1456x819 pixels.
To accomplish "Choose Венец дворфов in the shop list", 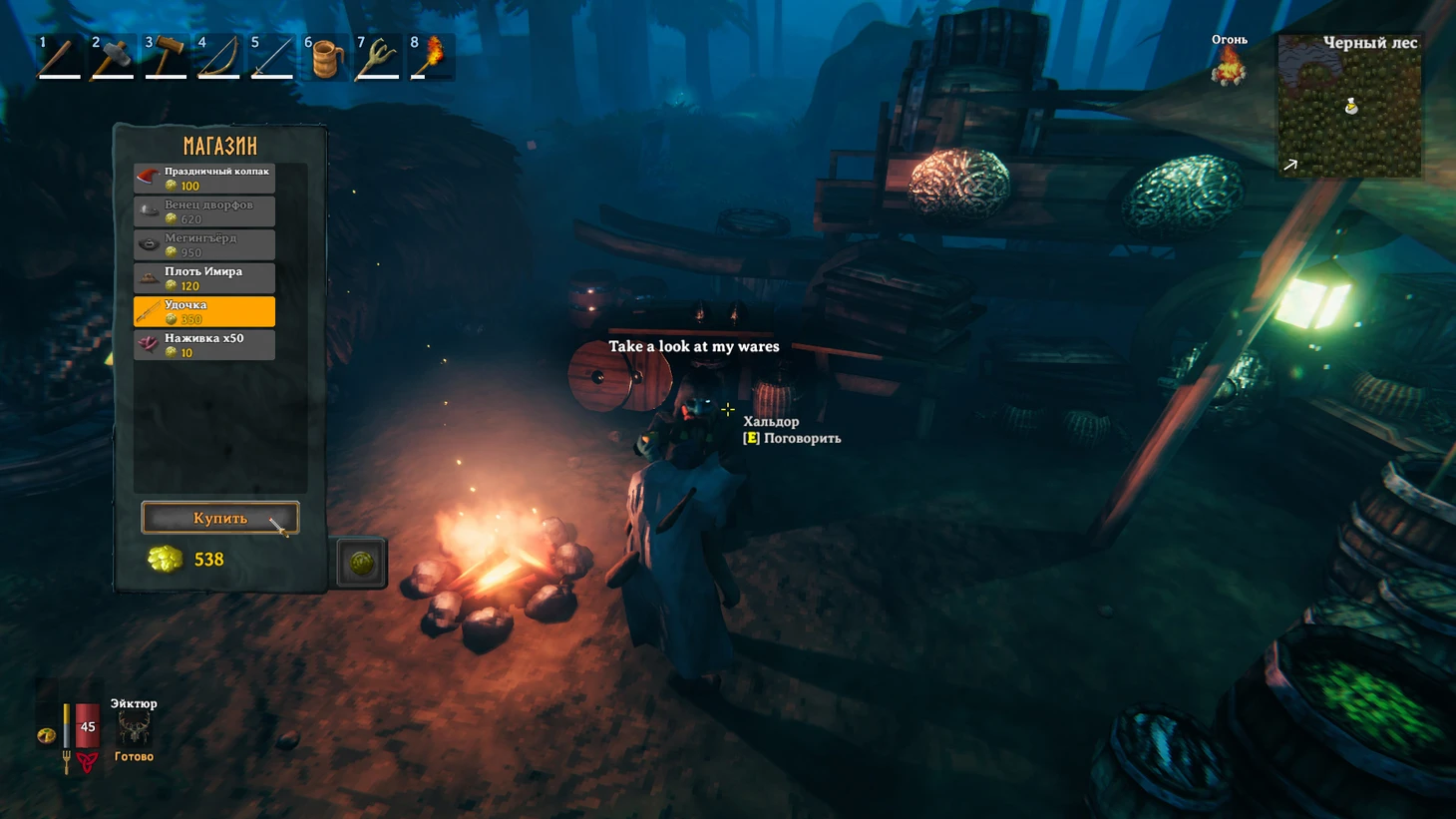I will pyautogui.click(x=204, y=211).
